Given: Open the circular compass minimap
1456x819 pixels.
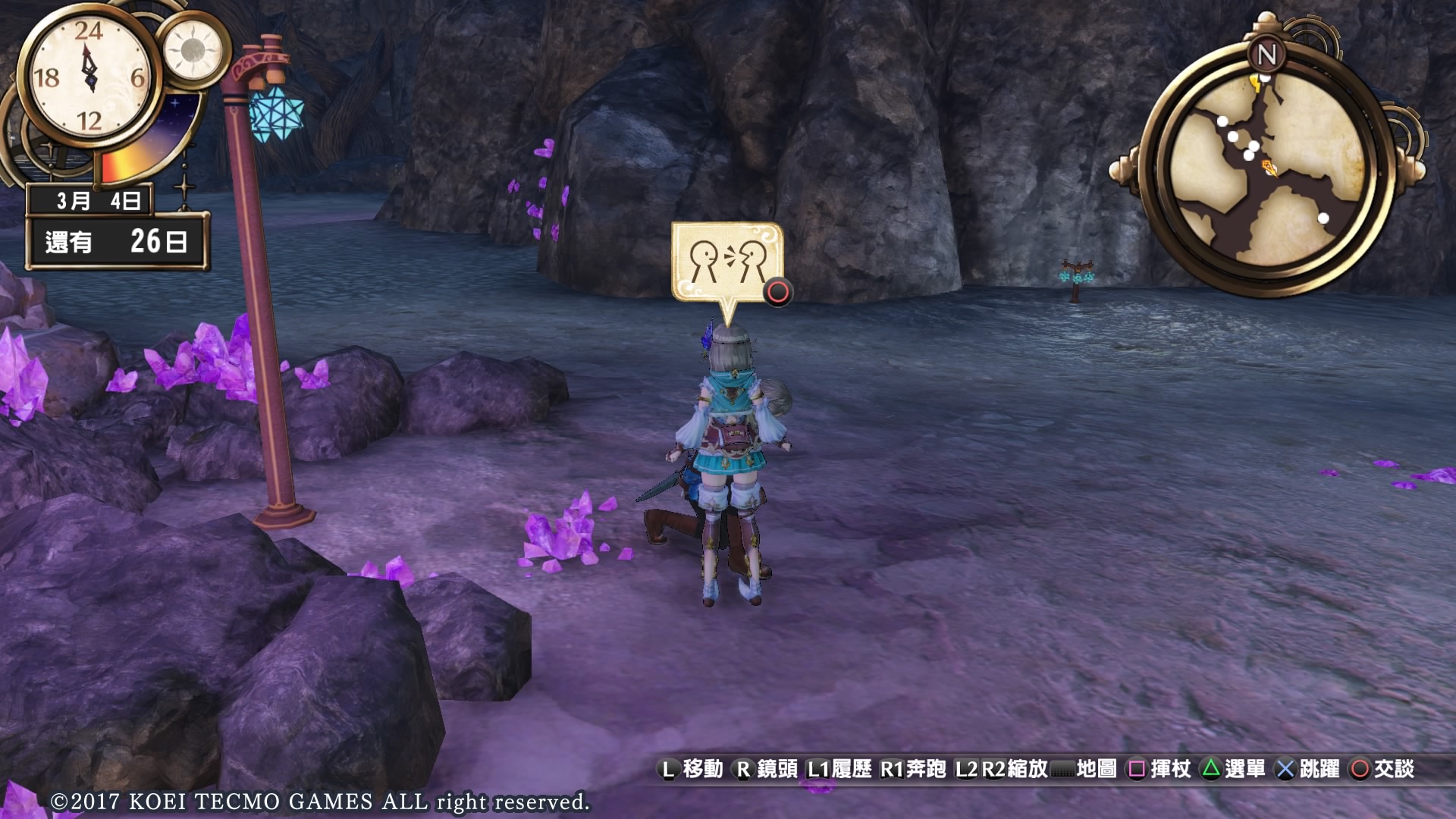Looking at the screenshot, I should 1267,169.
